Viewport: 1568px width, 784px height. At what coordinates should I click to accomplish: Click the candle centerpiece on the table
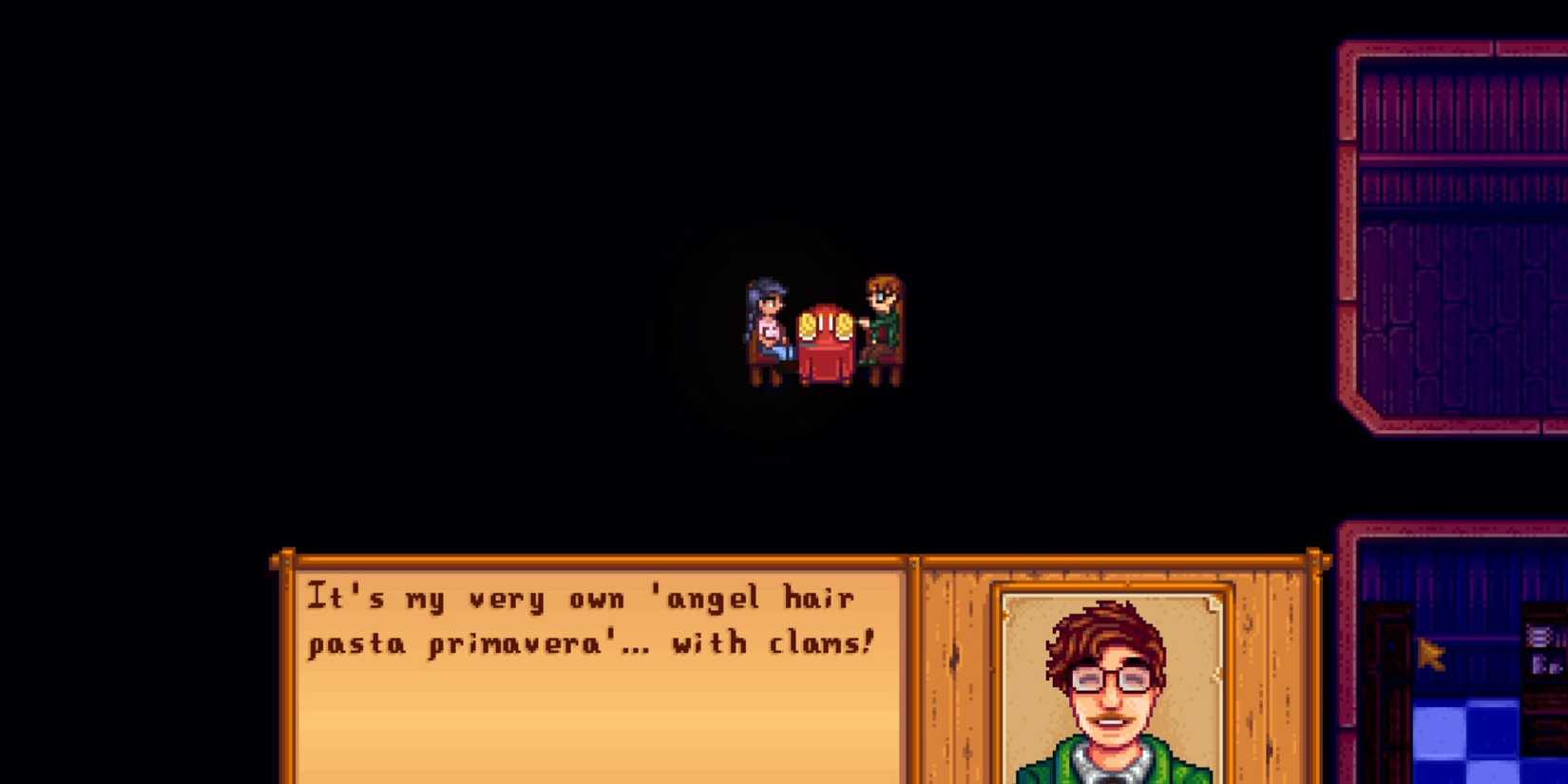(825, 318)
